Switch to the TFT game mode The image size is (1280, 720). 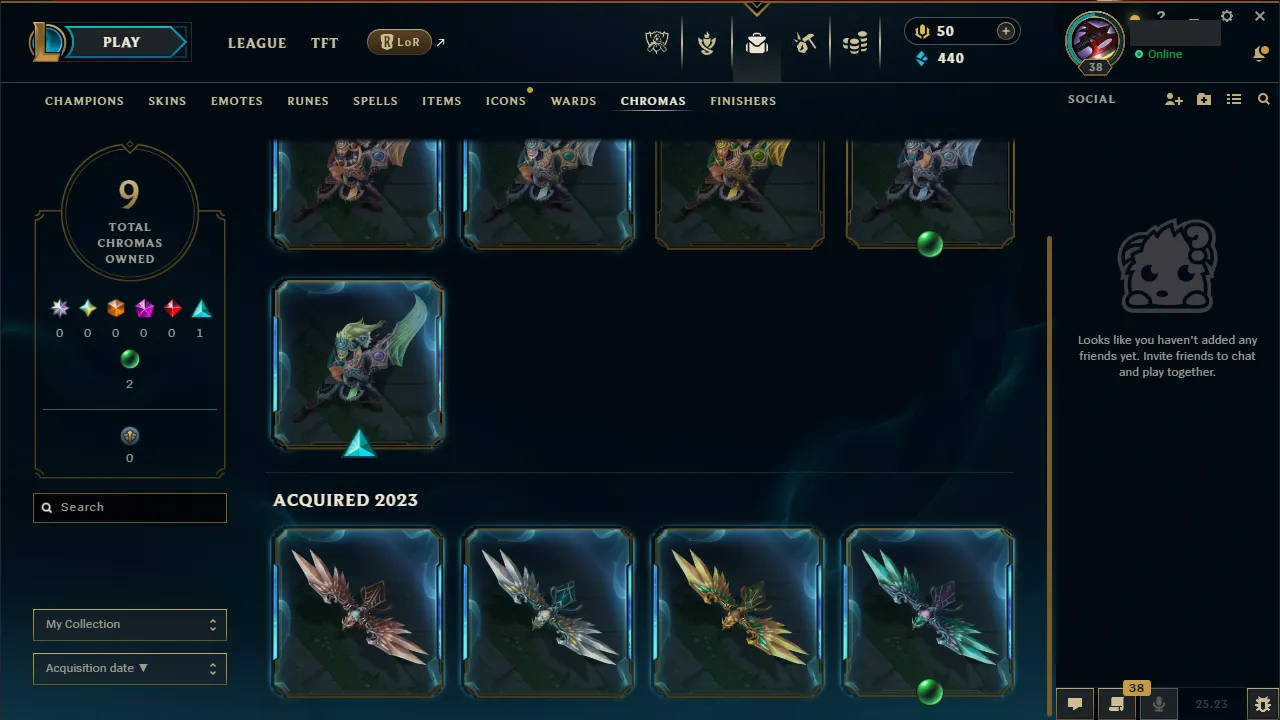(324, 43)
